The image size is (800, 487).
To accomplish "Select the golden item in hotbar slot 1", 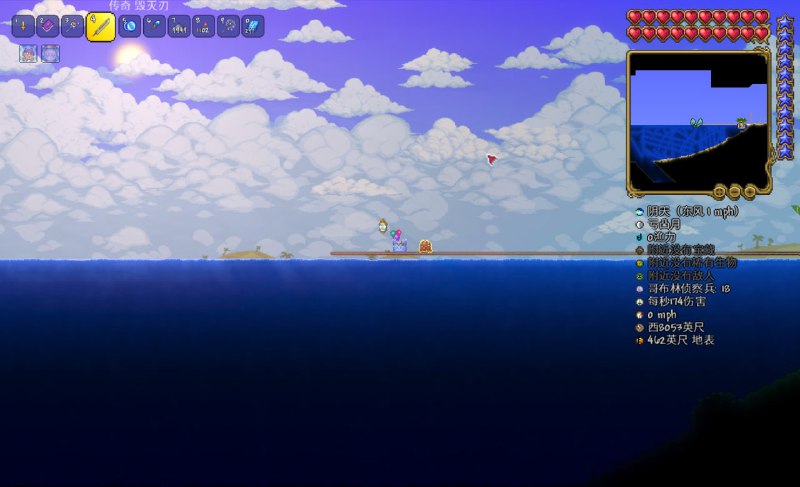I will click(x=23, y=27).
